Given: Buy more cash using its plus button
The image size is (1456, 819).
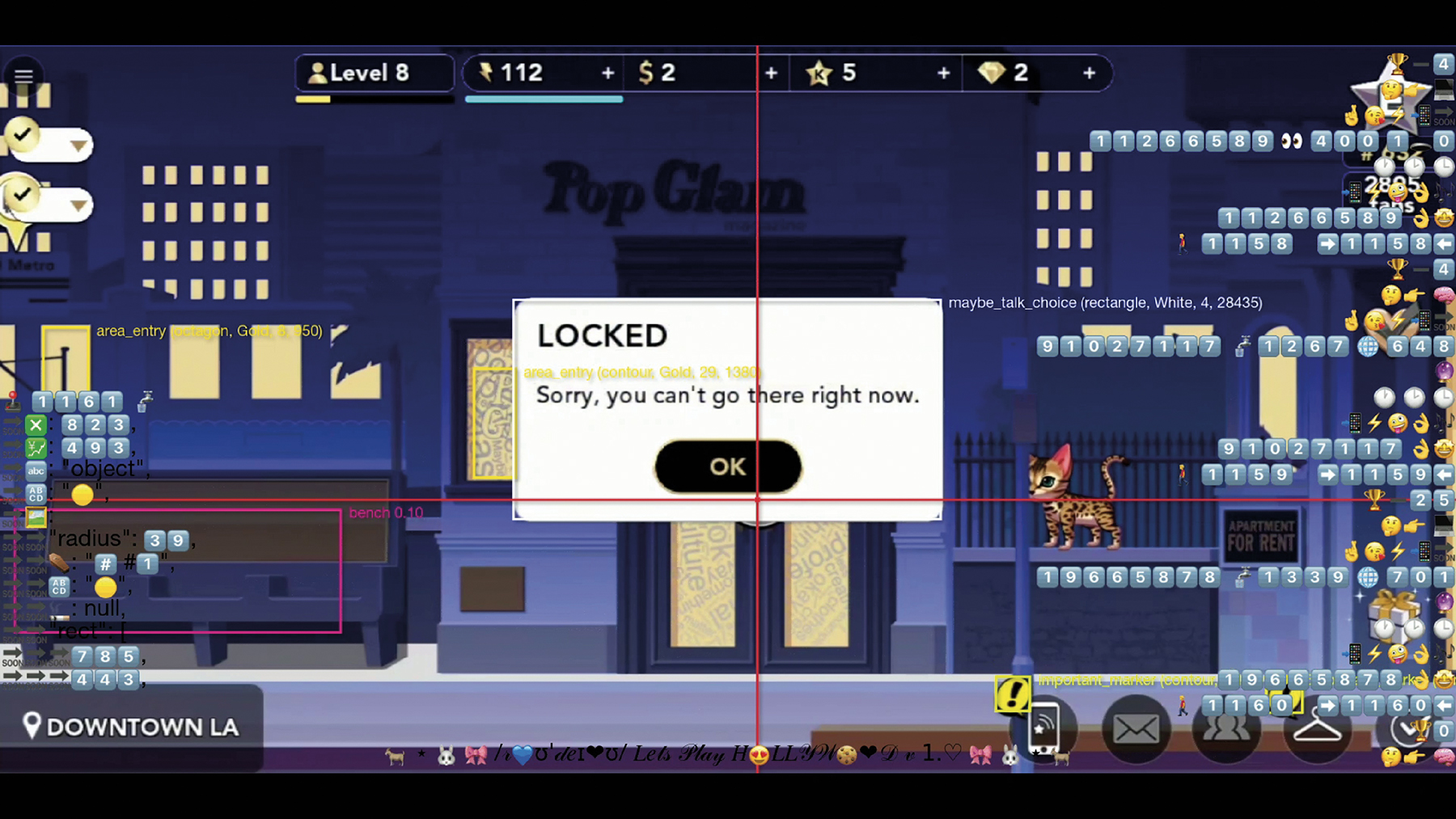Looking at the screenshot, I should coord(771,74).
